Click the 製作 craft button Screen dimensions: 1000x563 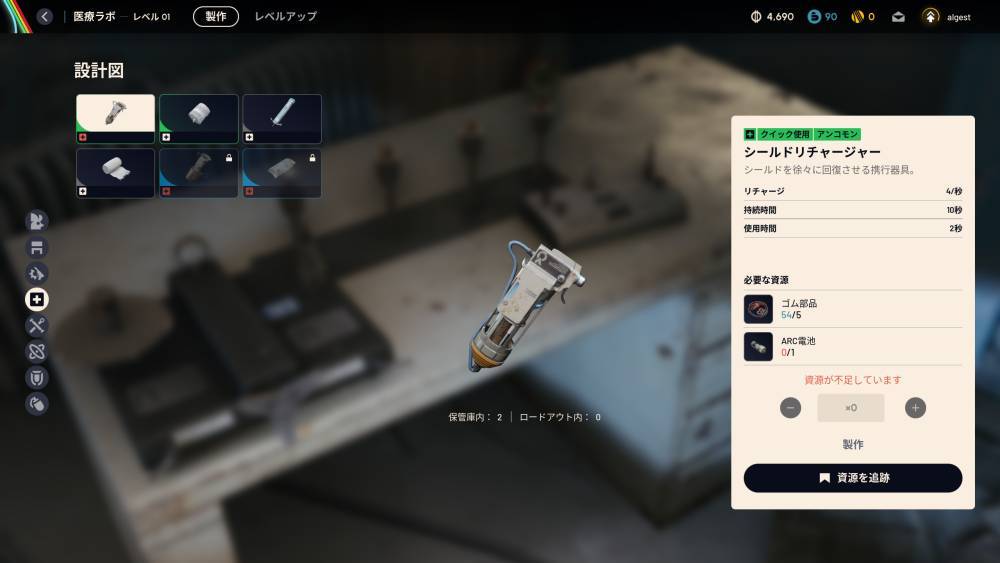pyautogui.click(x=852, y=444)
